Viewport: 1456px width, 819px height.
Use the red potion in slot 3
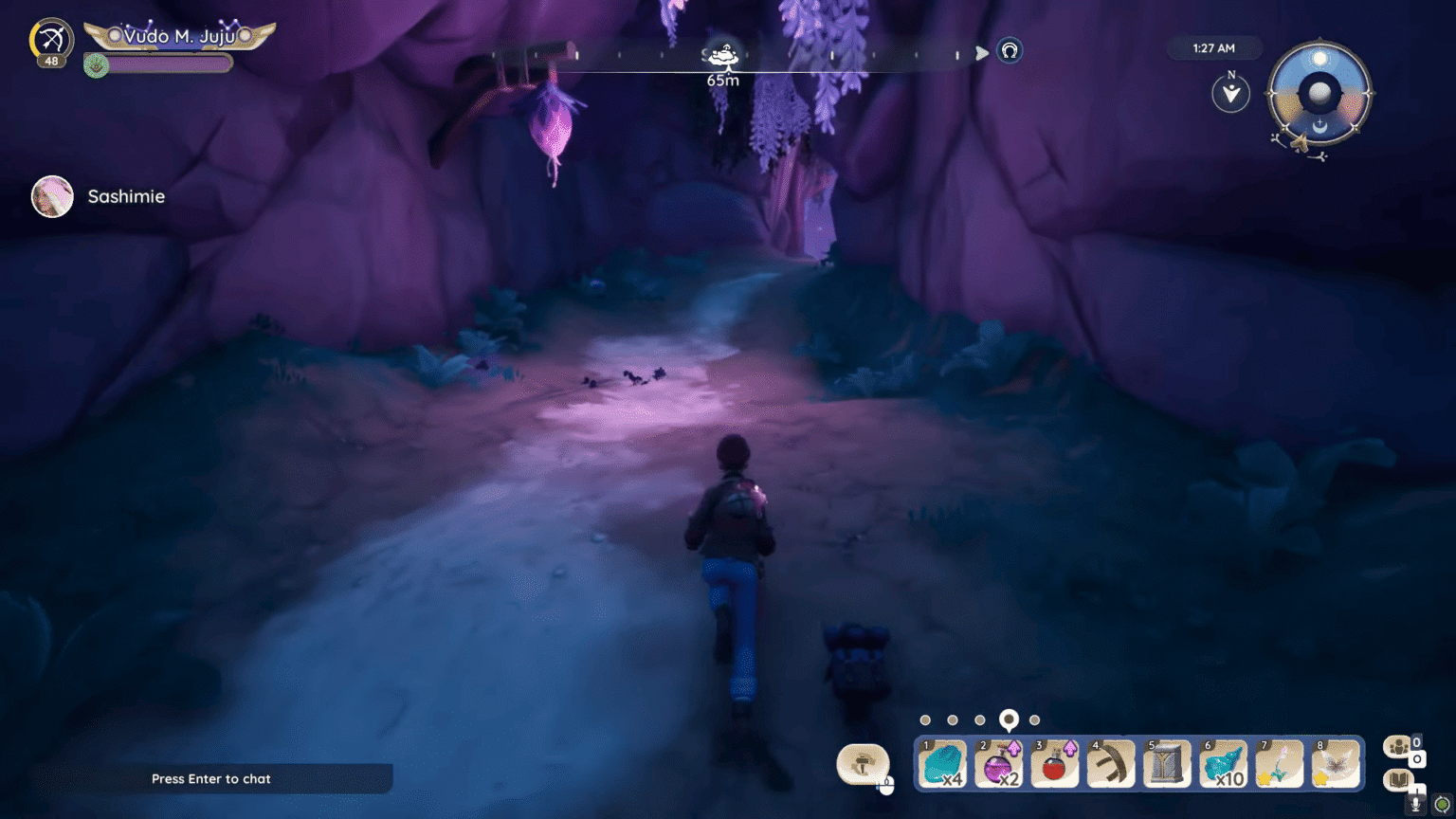[1055, 763]
